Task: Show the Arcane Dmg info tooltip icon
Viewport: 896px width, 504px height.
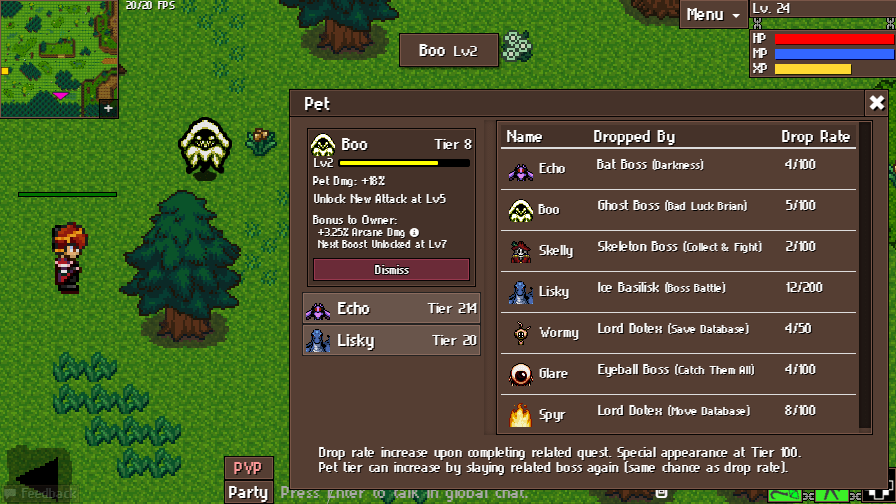Action: pyautogui.click(x=414, y=232)
